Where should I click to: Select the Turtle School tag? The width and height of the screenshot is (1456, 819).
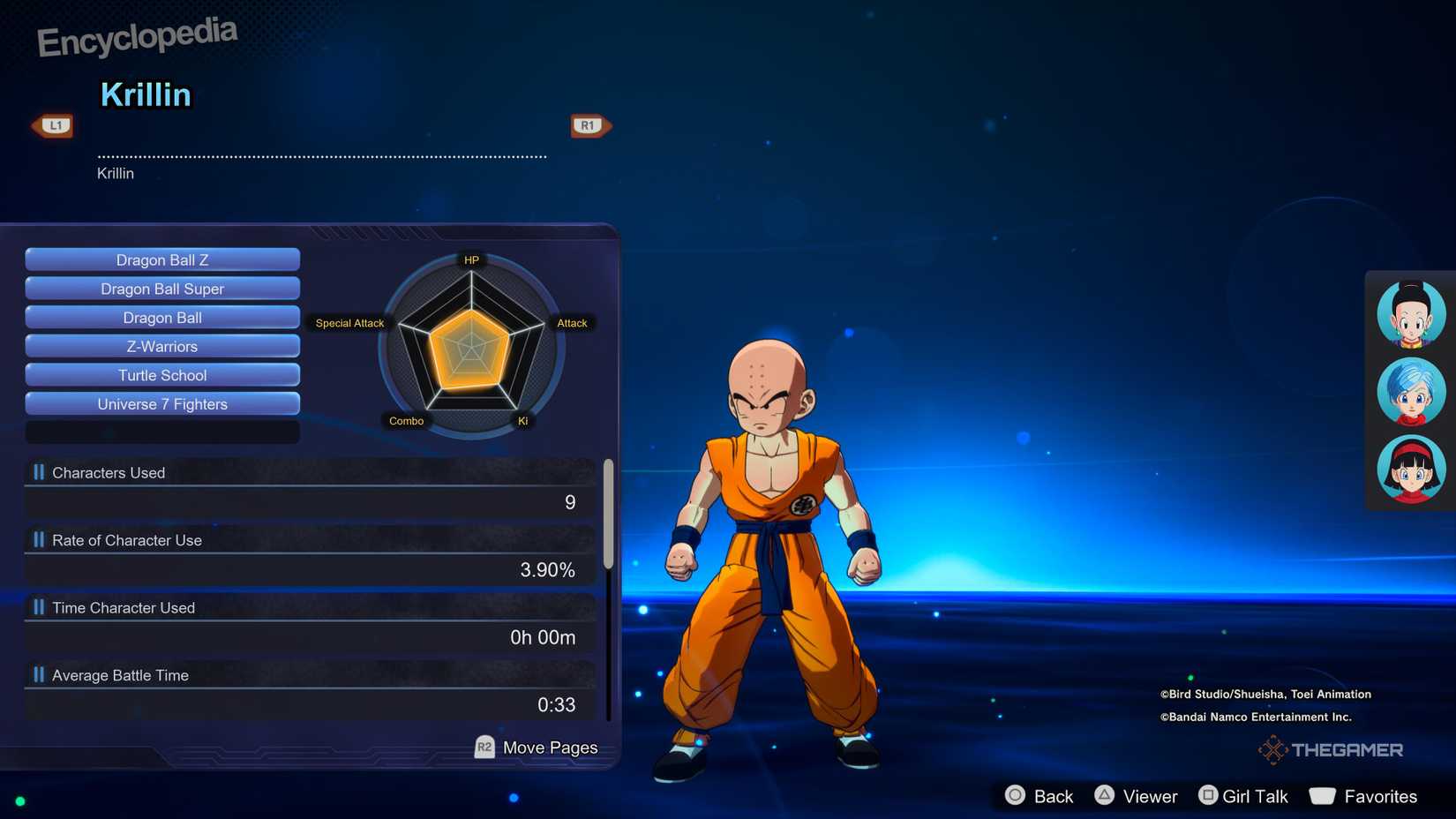click(161, 375)
